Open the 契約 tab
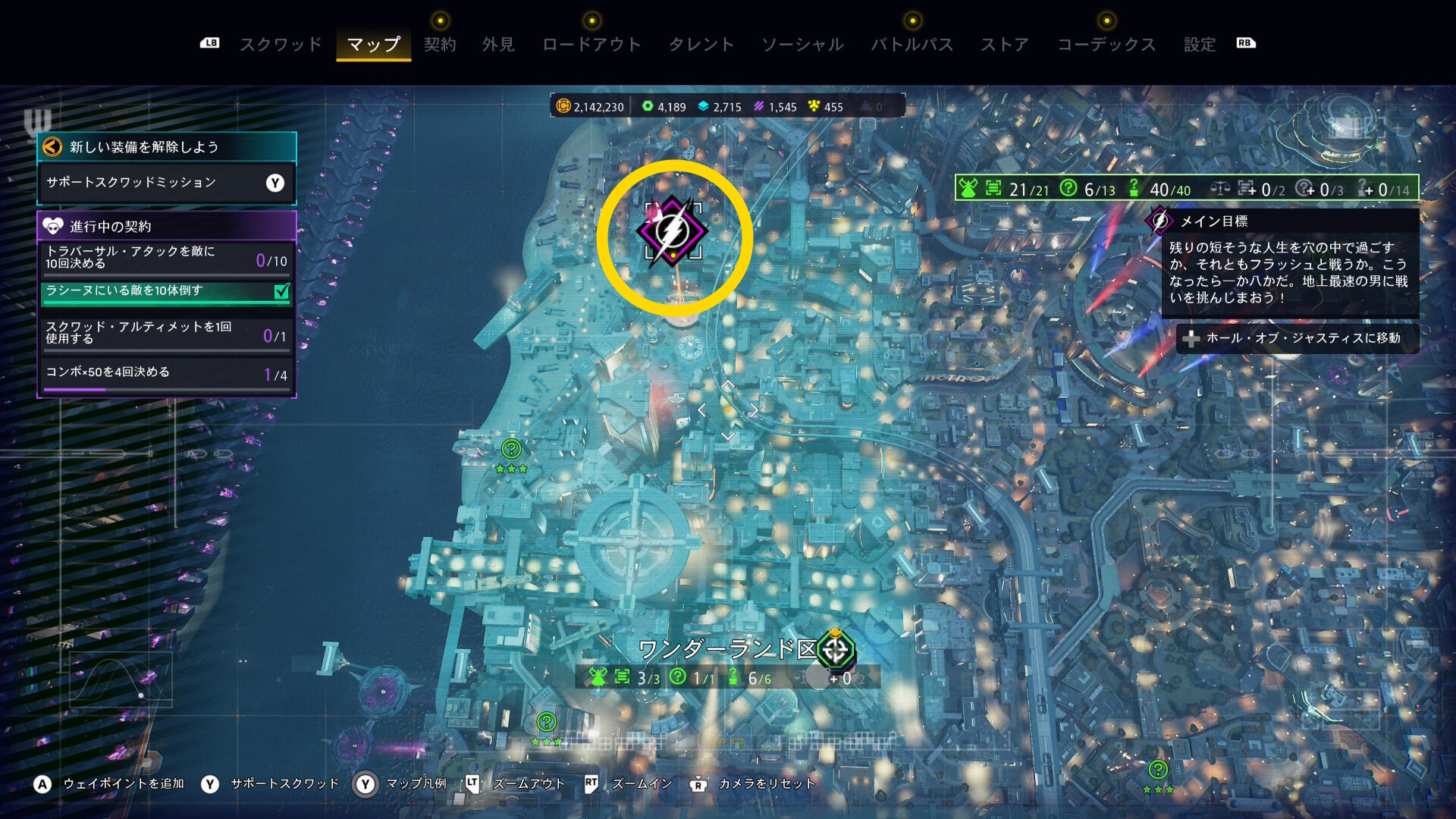 point(440,45)
